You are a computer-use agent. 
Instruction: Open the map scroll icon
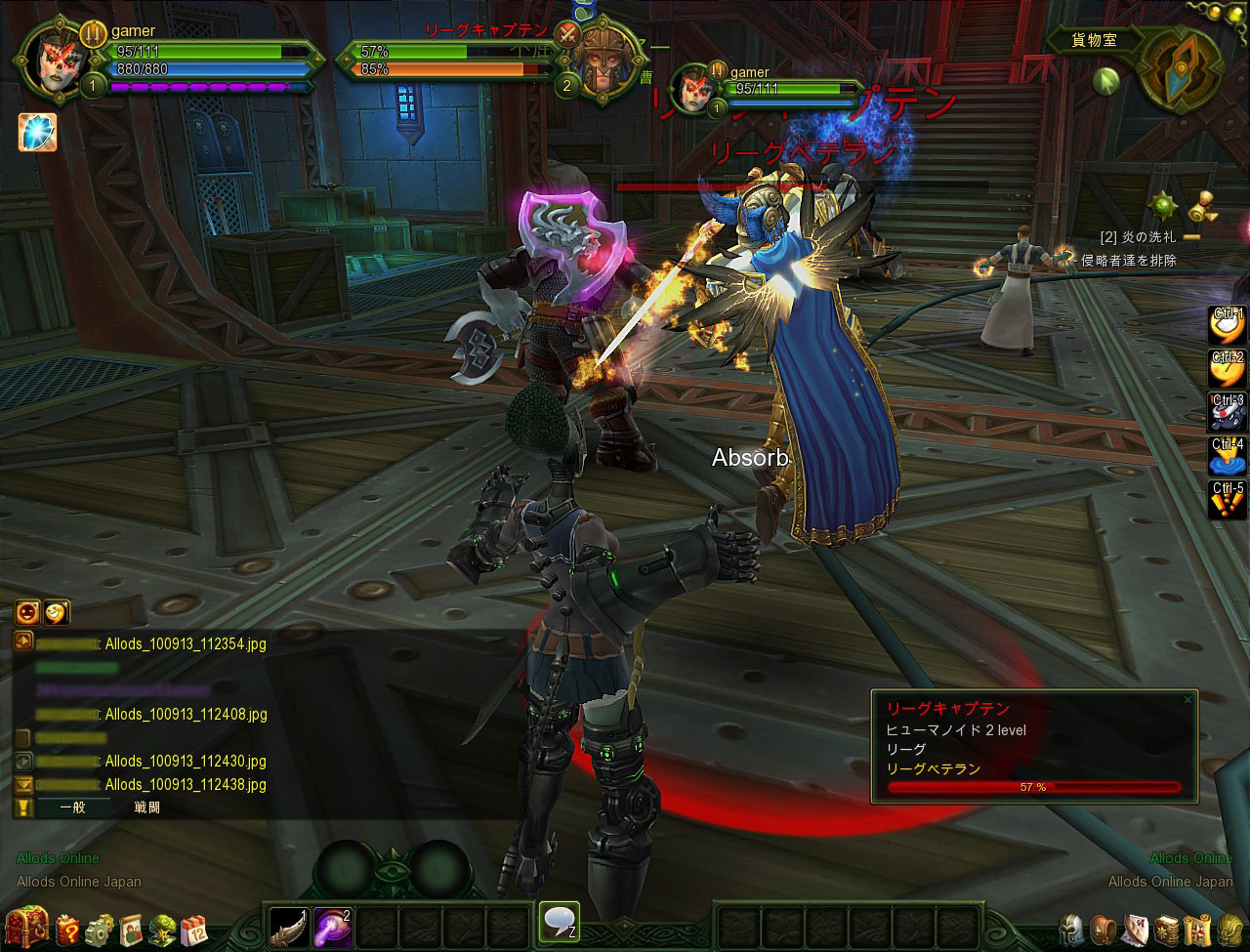pyautogui.click(x=1197, y=929)
